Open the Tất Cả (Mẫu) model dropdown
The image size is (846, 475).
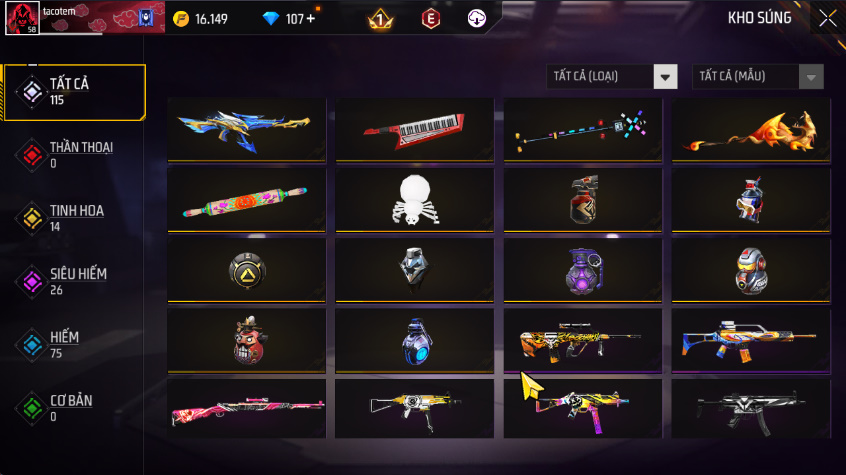tap(758, 77)
